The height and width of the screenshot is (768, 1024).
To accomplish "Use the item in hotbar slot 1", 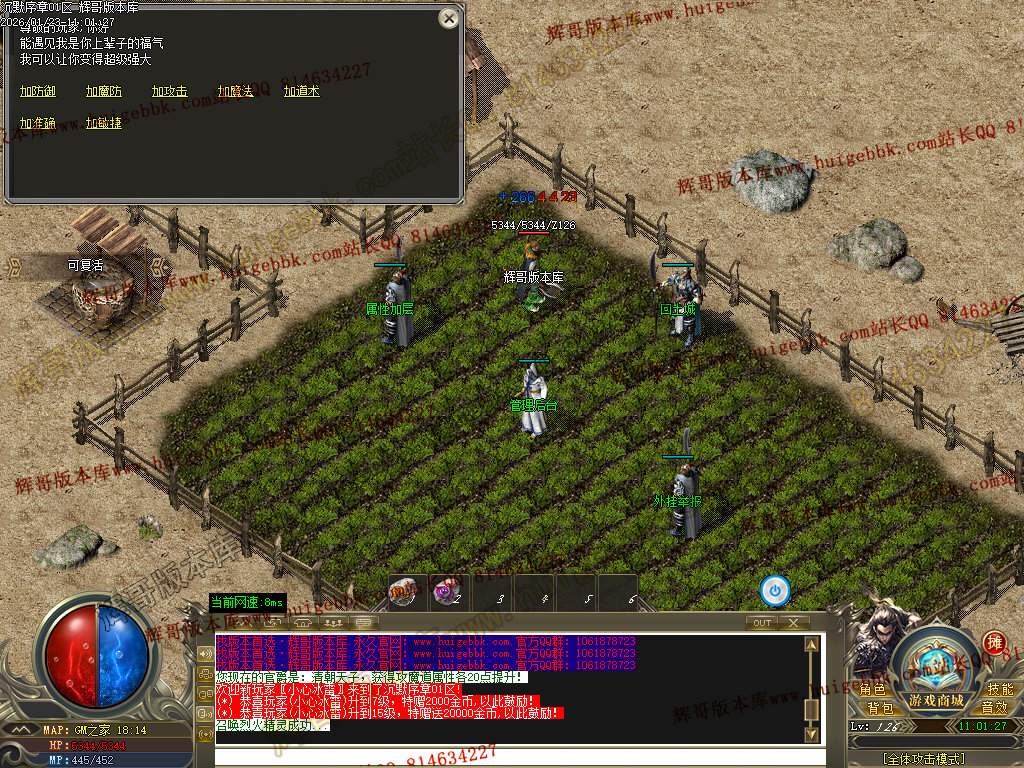I will (403, 591).
